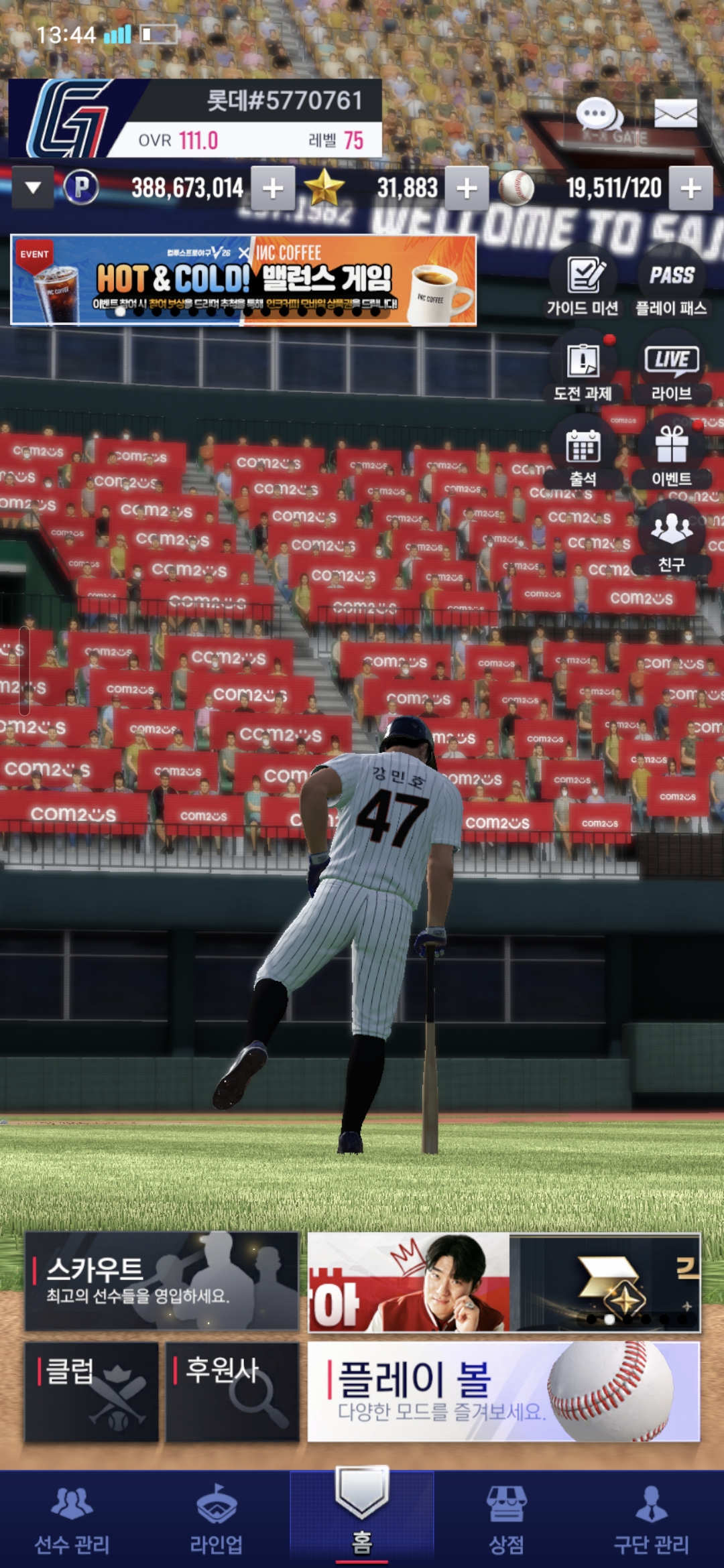Open the mailbox envelope icon
Image resolution: width=724 pixels, height=1568 pixels.
pyautogui.click(x=675, y=114)
